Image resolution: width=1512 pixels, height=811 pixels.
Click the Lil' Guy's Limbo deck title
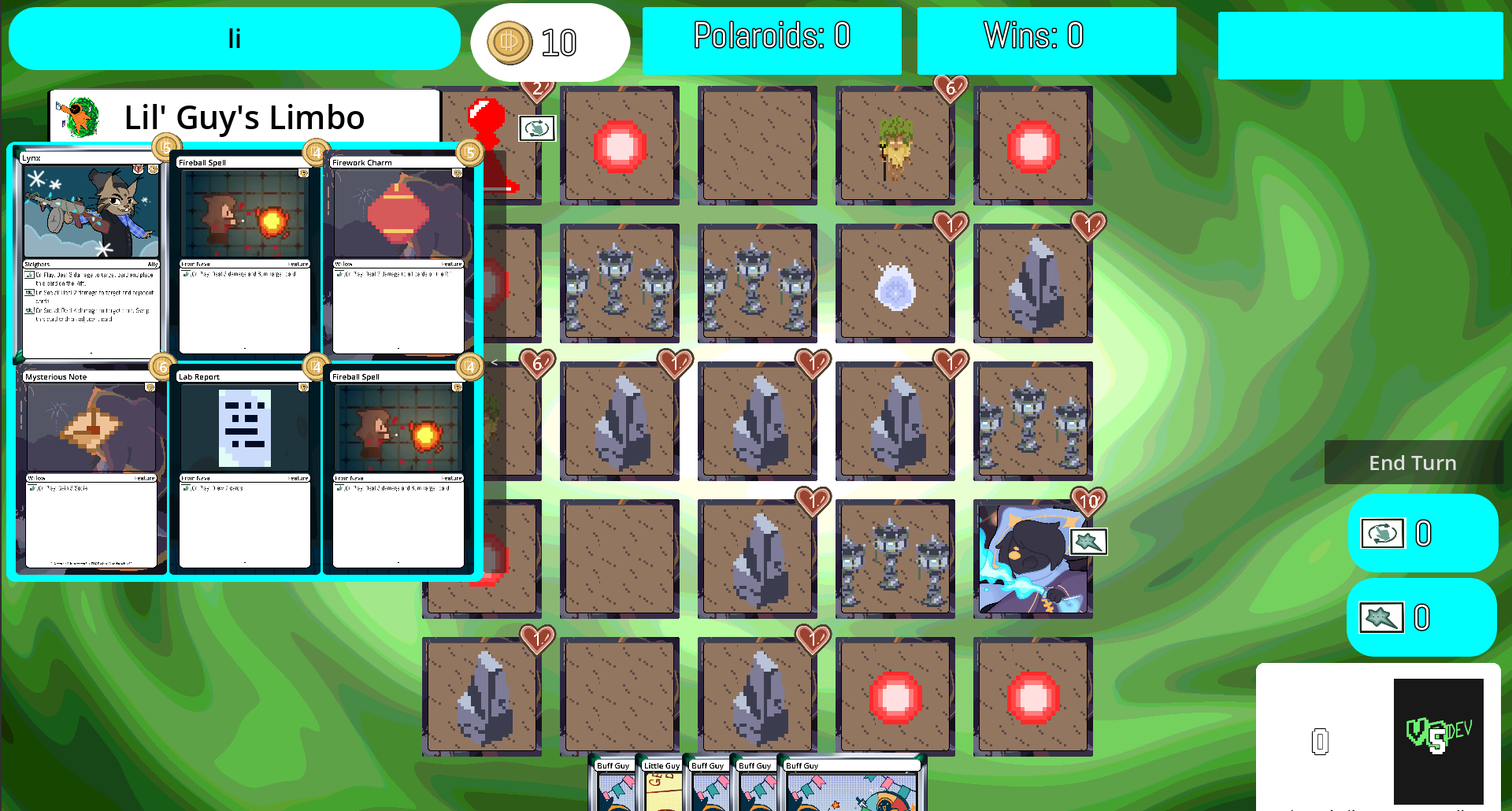tap(243, 117)
